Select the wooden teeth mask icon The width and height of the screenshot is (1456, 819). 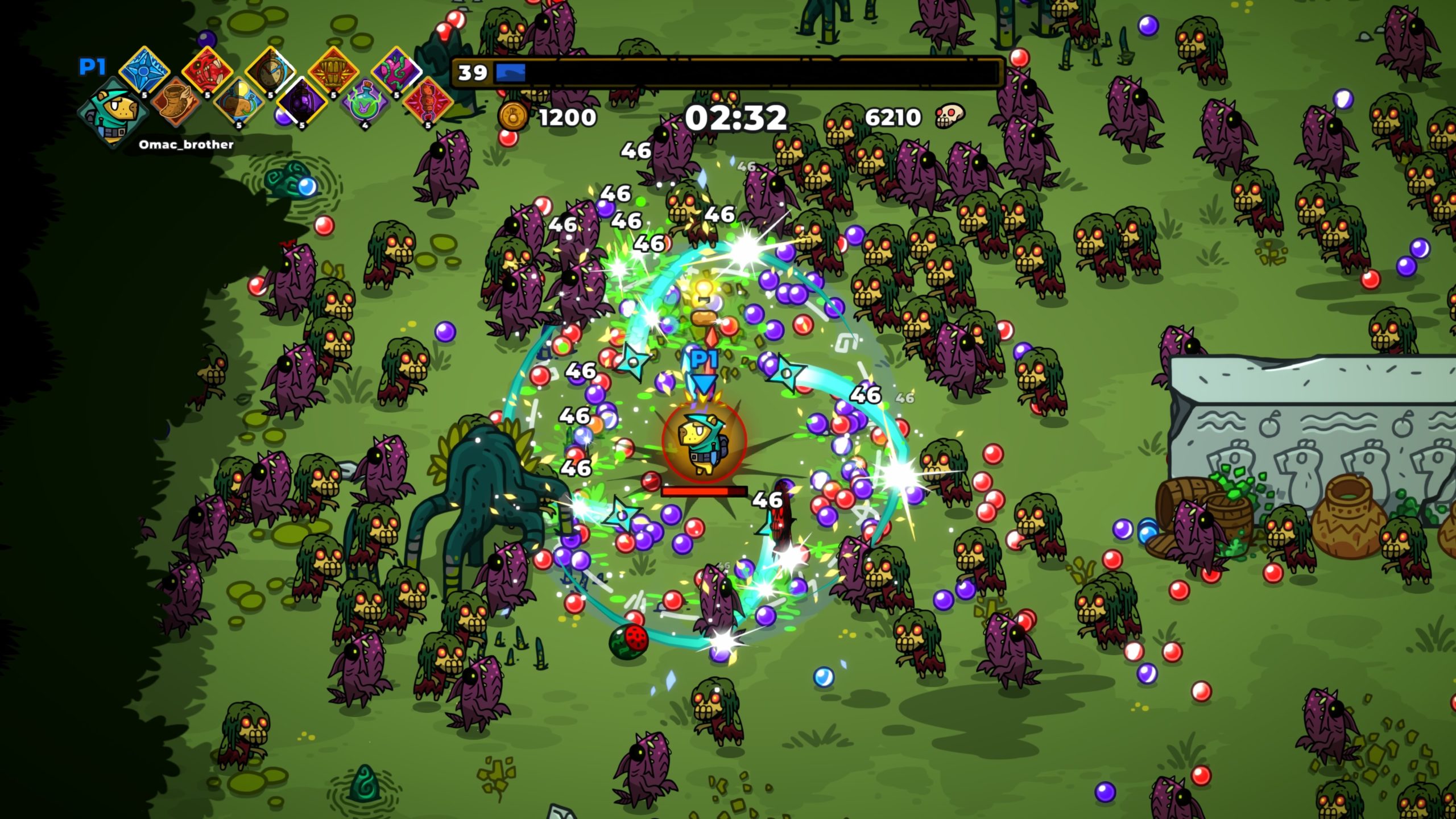(333, 71)
